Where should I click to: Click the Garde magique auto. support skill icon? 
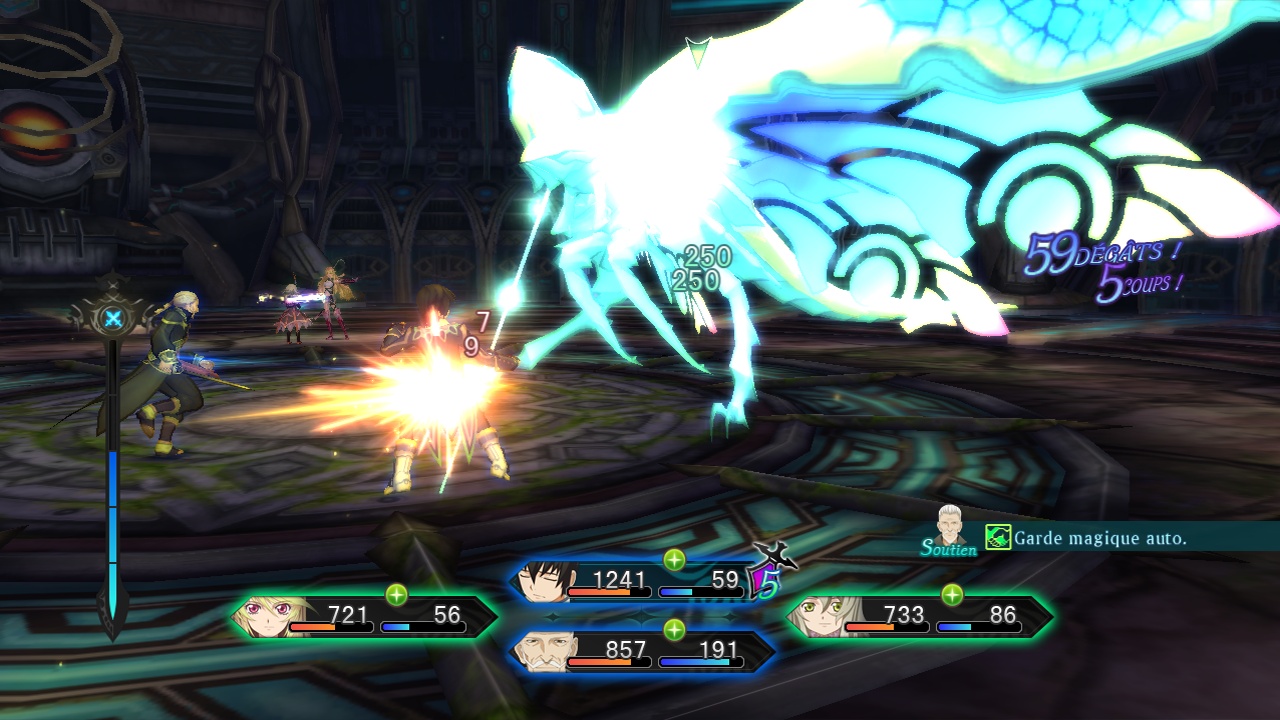point(998,538)
